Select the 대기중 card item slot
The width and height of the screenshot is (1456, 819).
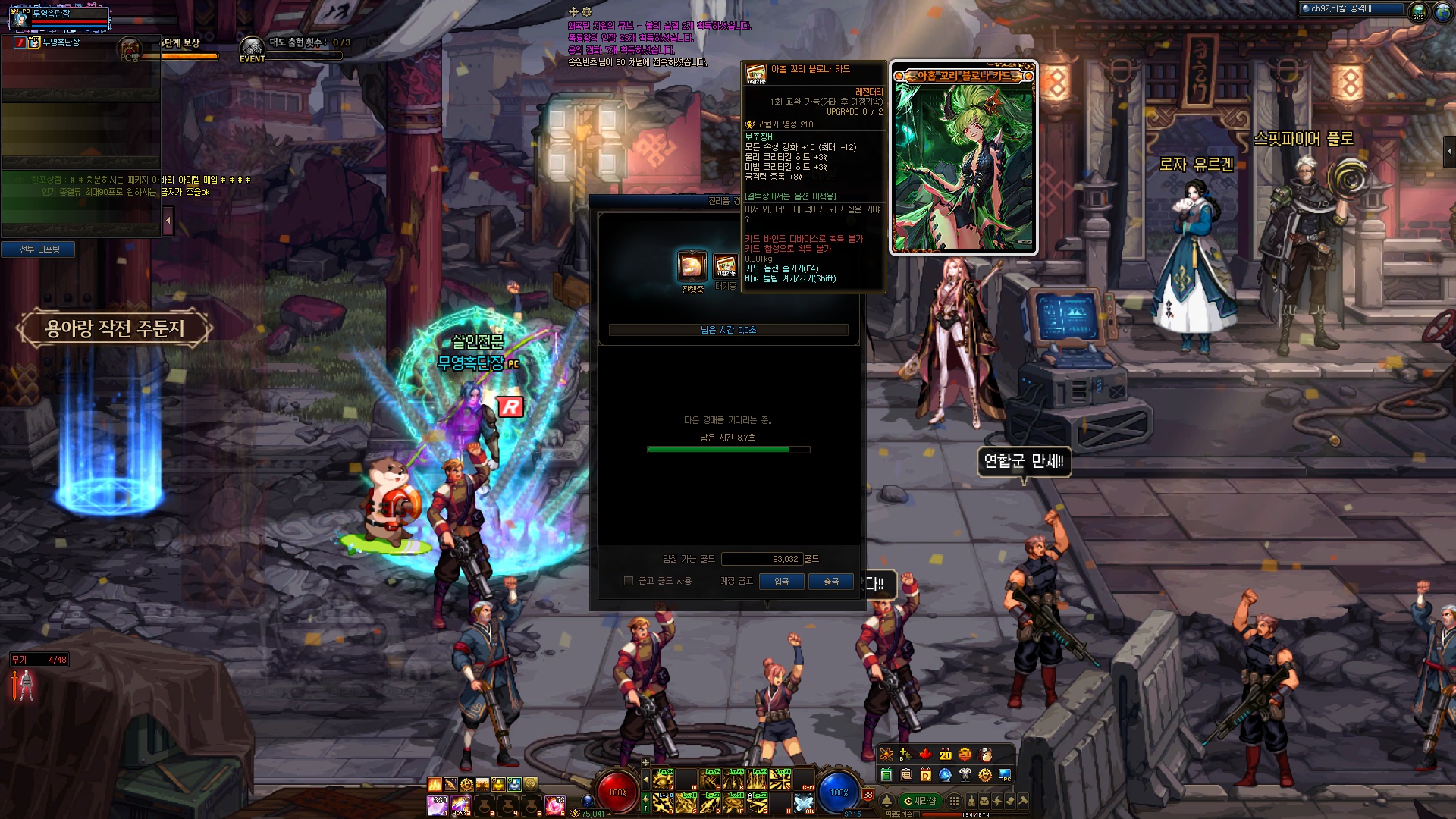tap(726, 266)
